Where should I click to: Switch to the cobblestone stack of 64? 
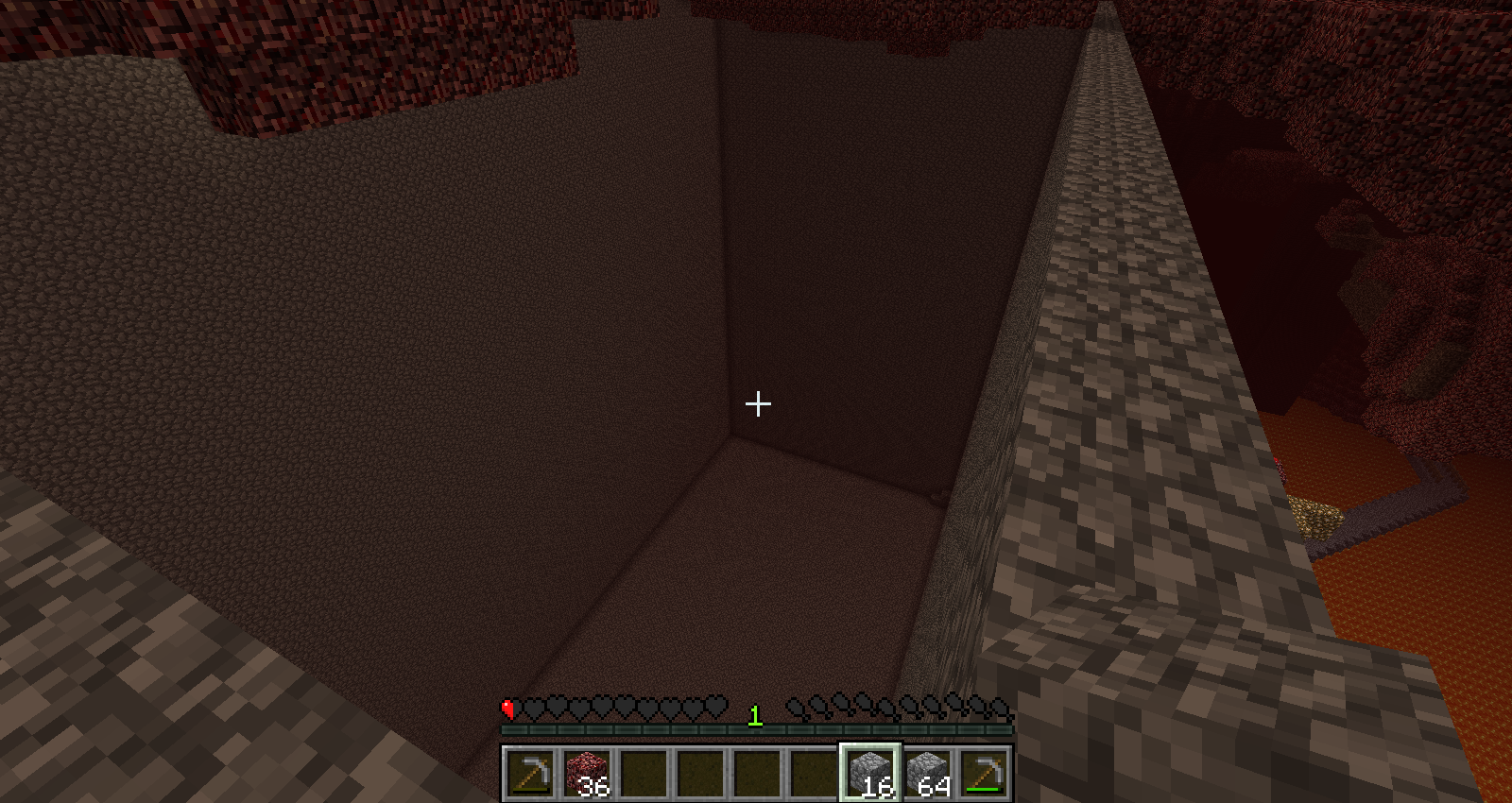(927, 773)
